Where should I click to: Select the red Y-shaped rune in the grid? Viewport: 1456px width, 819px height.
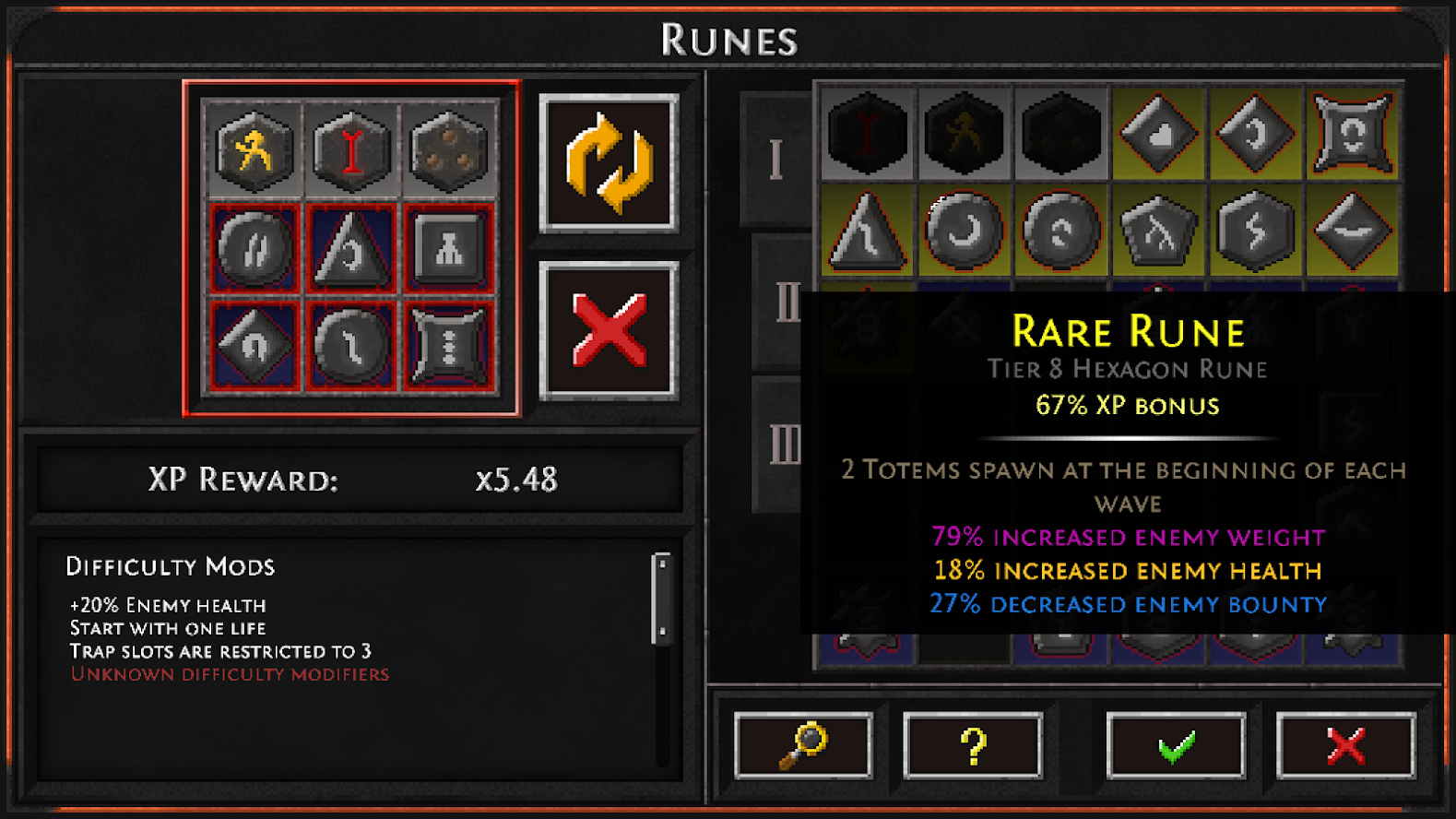(x=351, y=150)
